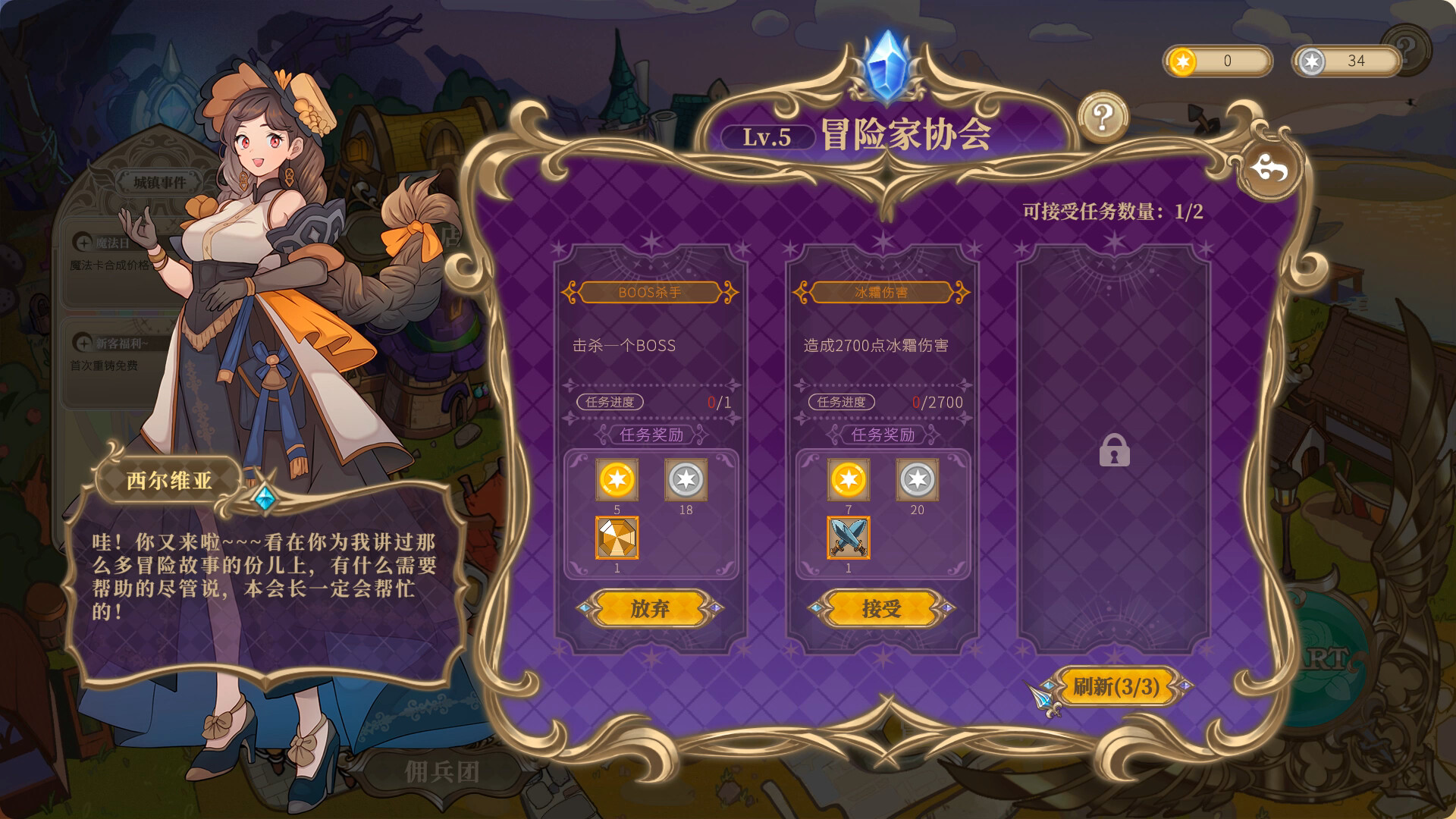
Task: Select the silver coin reward showing 18
Action: (686, 479)
